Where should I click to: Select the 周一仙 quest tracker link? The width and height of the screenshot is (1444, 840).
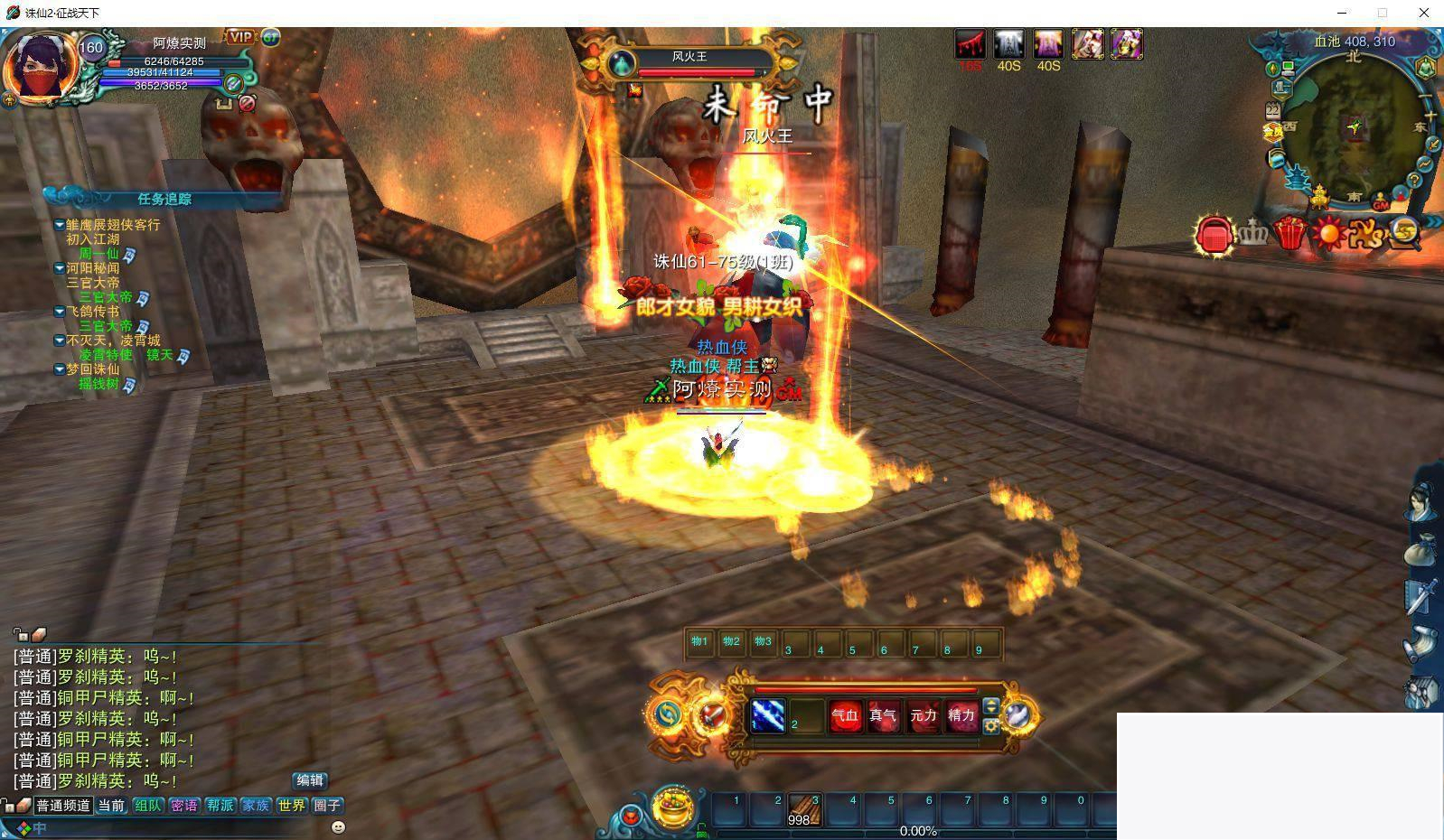(x=98, y=254)
